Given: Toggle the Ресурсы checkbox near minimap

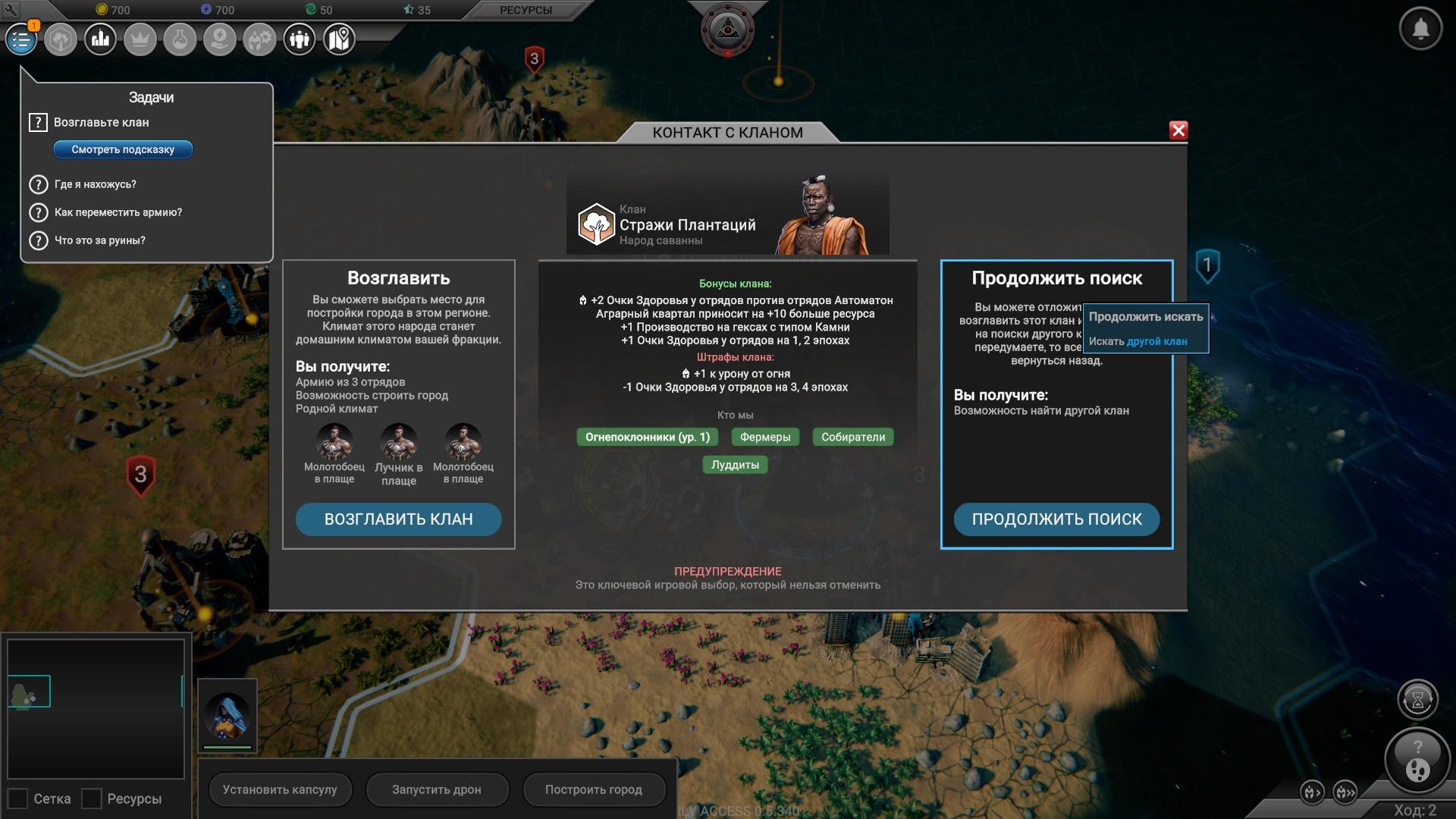Looking at the screenshot, I should point(92,799).
